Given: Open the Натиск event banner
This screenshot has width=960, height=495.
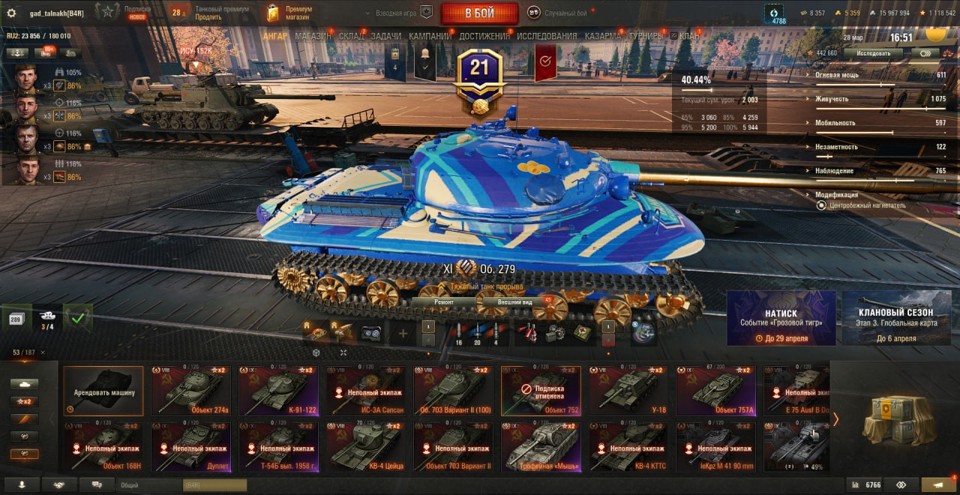Looking at the screenshot, I should [x=781, y=318].
